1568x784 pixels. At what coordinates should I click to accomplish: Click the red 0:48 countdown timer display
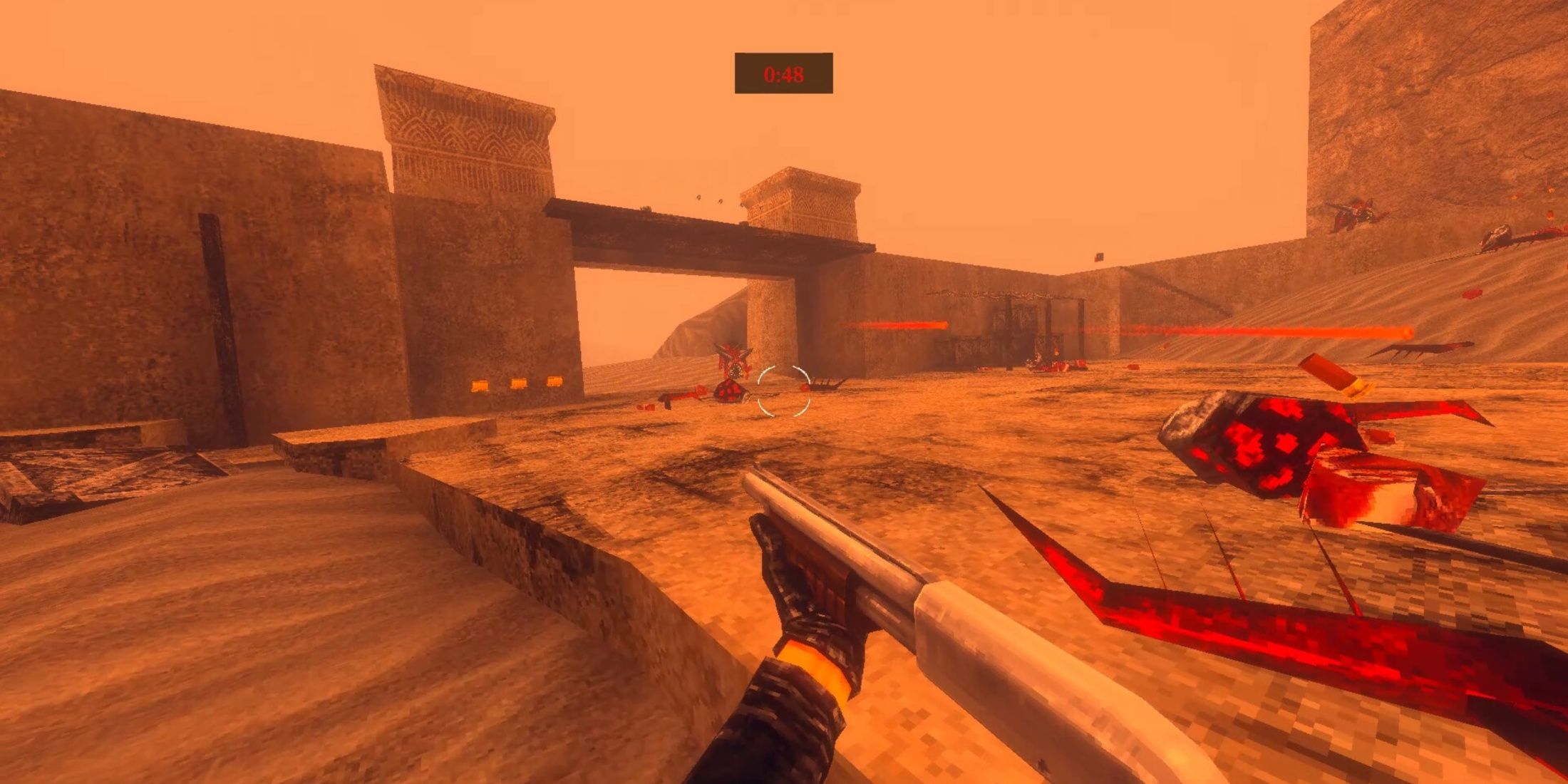click(784, 71)
